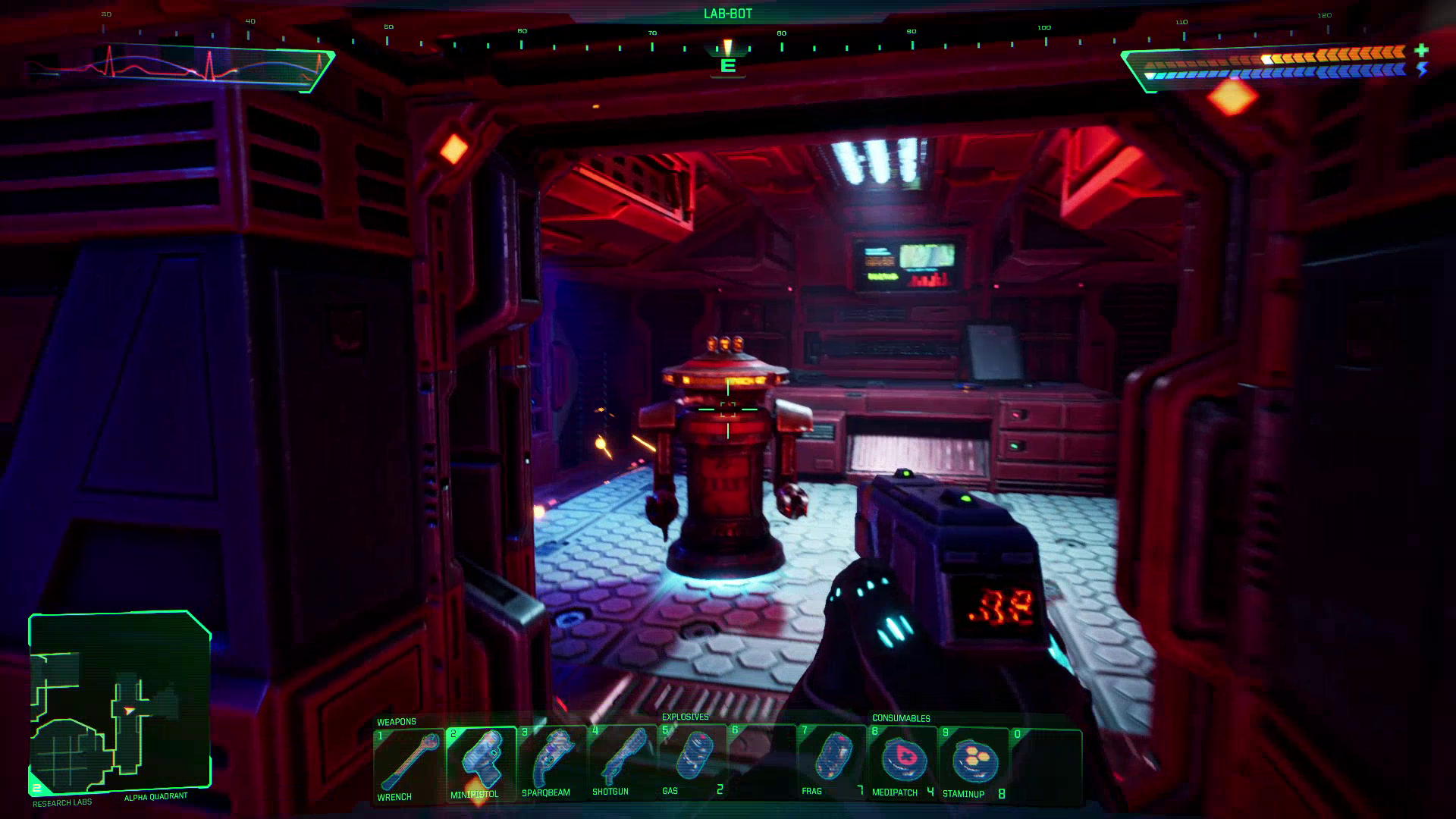Choose the Shotgun hotbar slot

pos(621,764)
